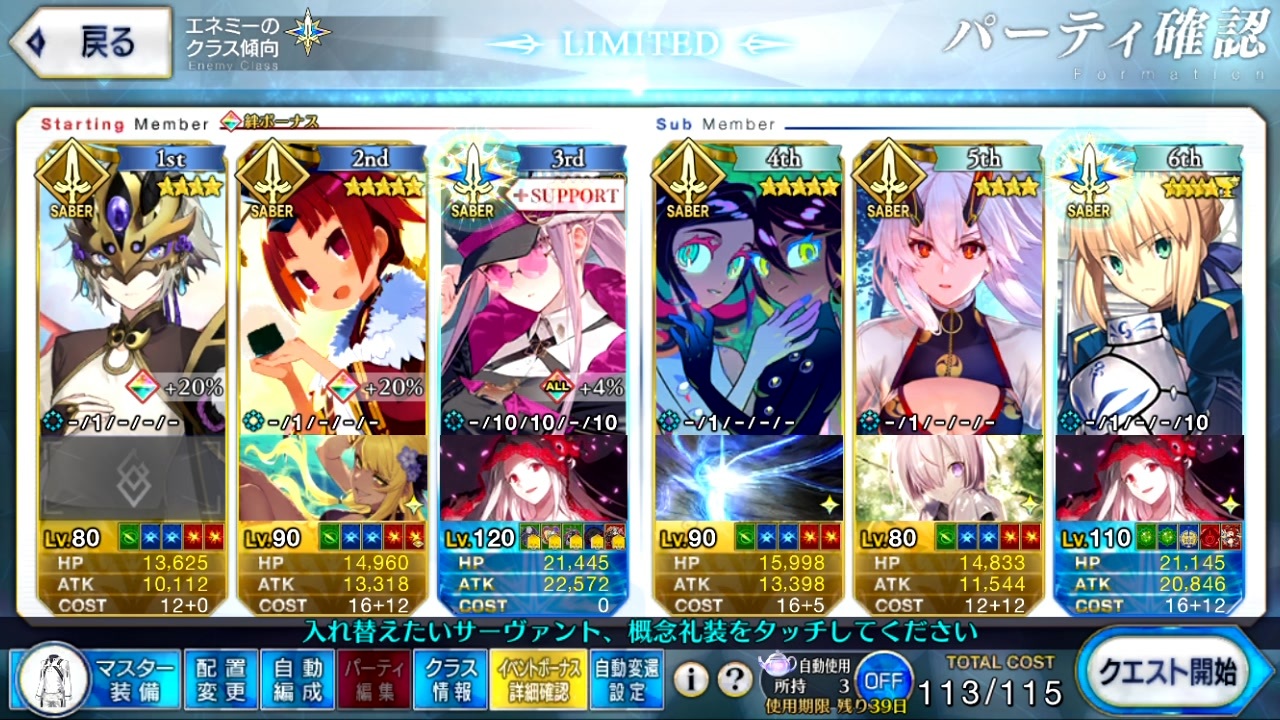The image size is (1280, 720).
Task: Open the enemy class tendency icon at top
Action: pos(310,32)
